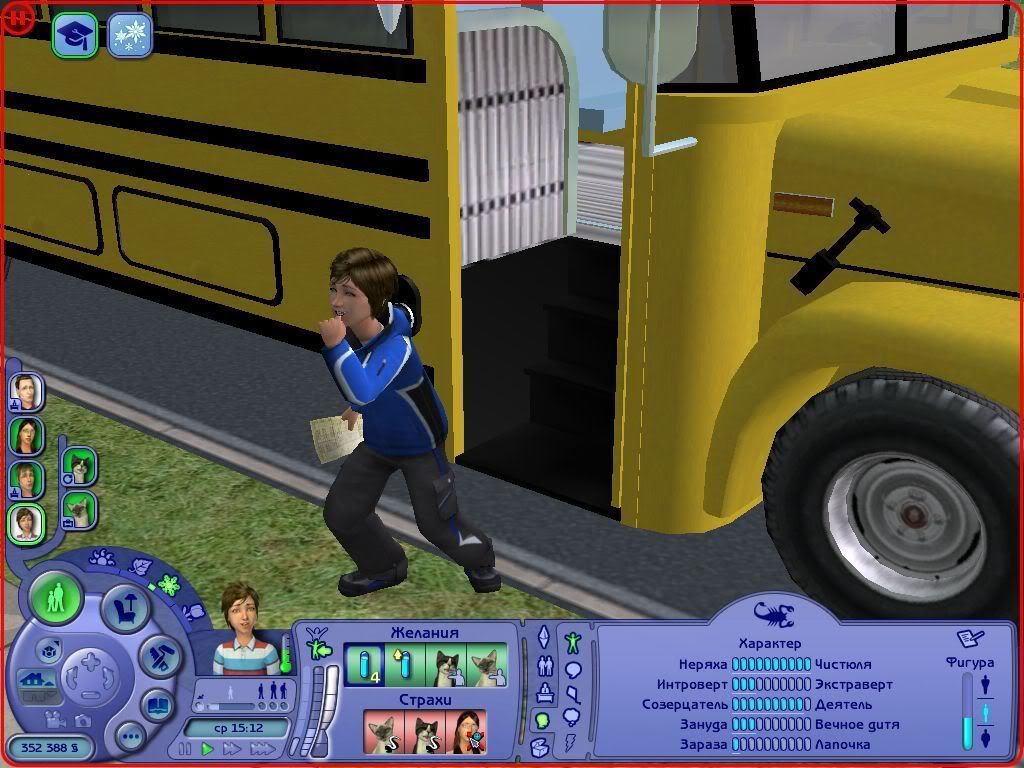Select the top household Sim portrait
This screenshot has height=768, width=1024.
click(x=26, y=391)
